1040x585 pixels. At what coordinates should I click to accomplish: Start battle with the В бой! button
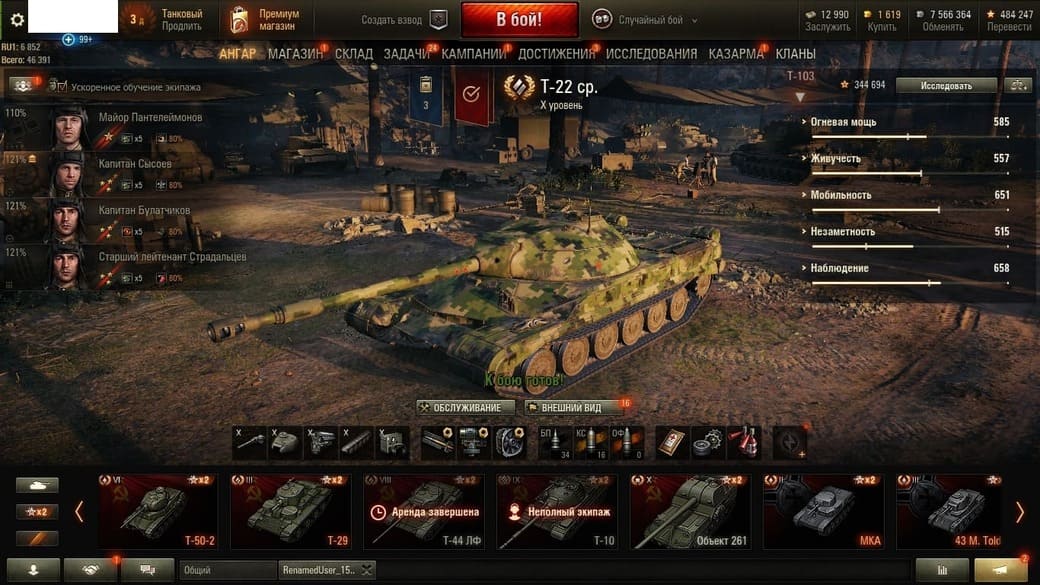pyautogui.click(x=519, y=19)
